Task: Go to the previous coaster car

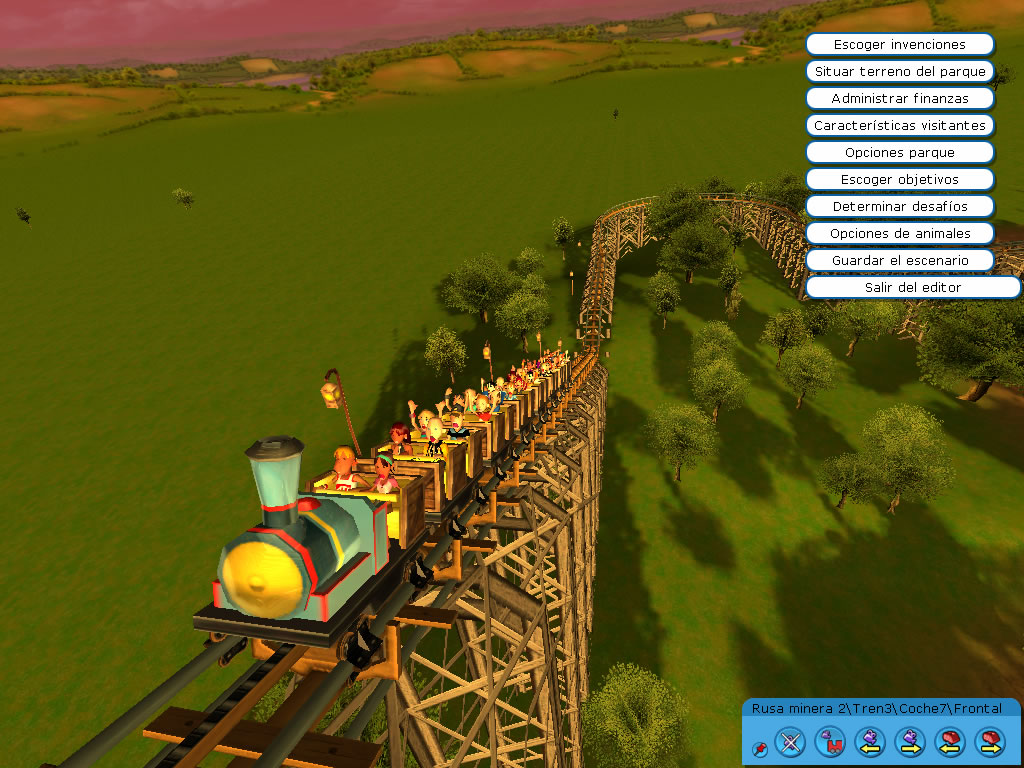Action: point(949,741)
